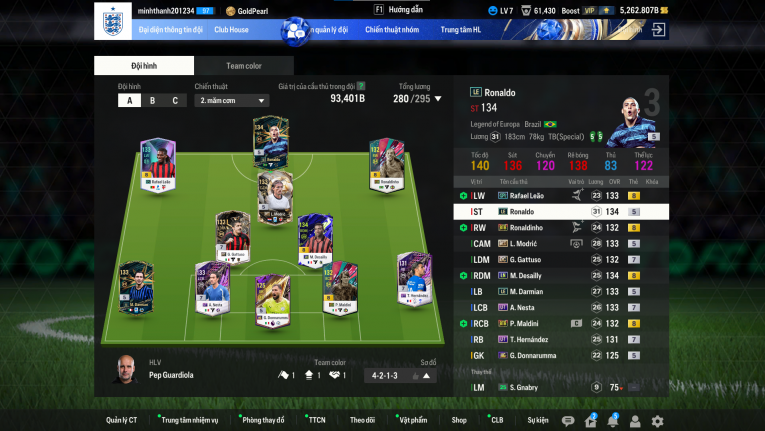Open Chiến thuật nhóm menu
Image resolution: width=765 pixels, height=431 pixels.
point(392,30)
